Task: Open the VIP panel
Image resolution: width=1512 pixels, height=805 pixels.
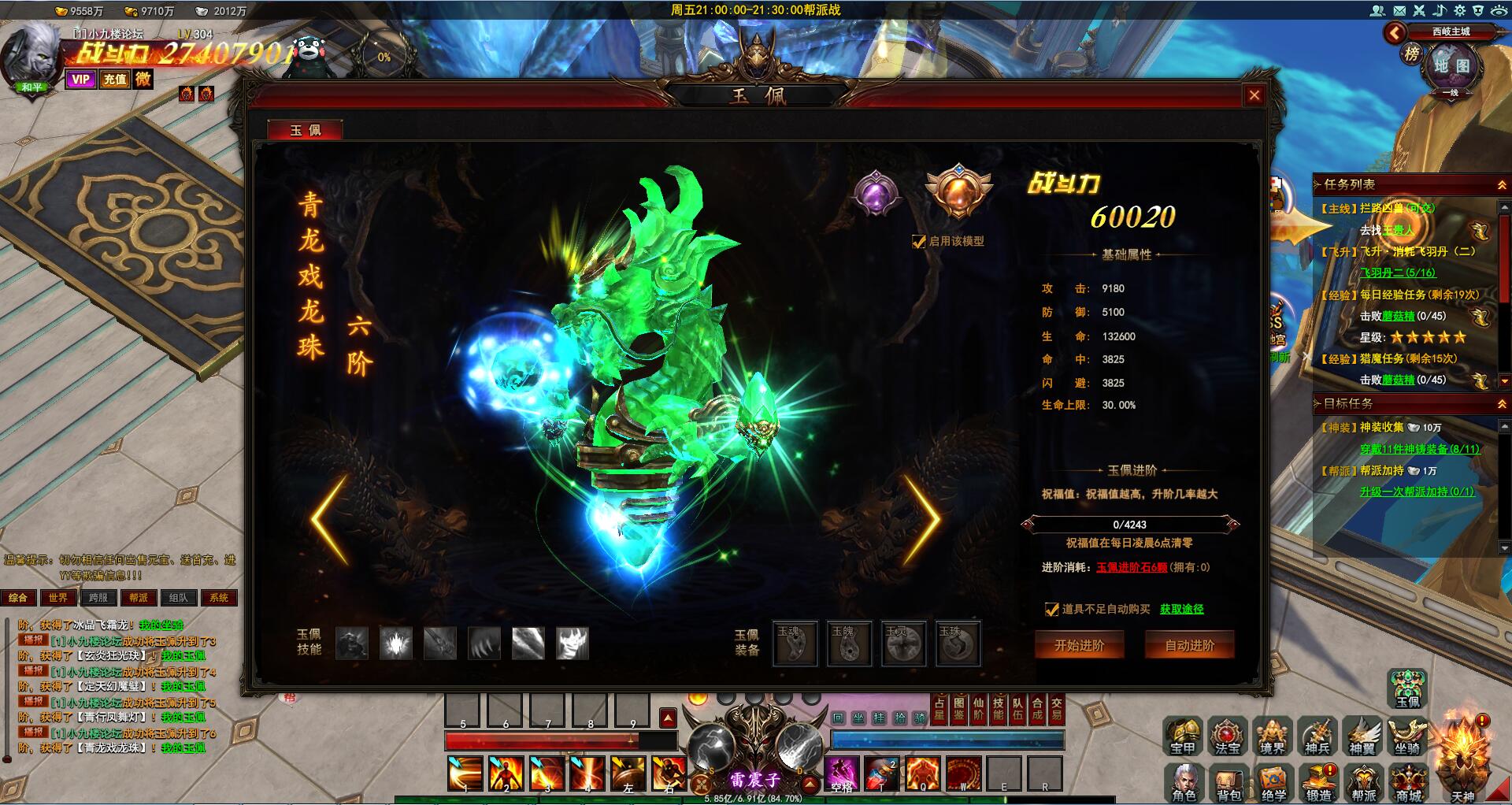Action: click(x=80, y=79)
